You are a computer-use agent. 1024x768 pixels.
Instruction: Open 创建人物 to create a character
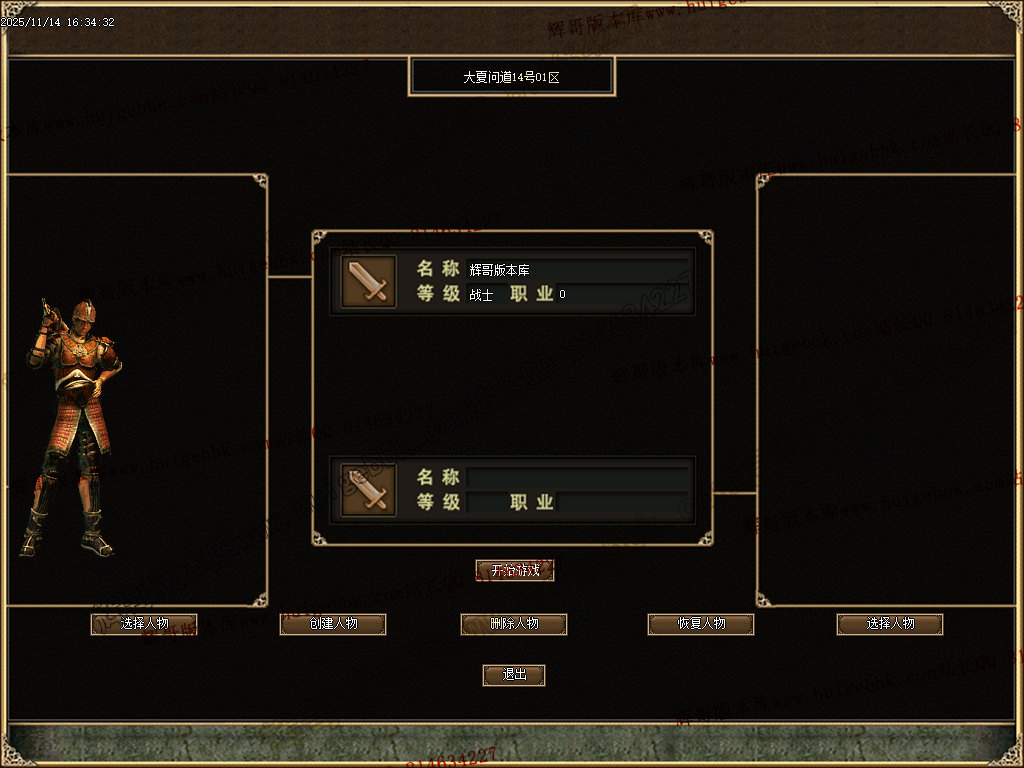(x=333, y=624)
